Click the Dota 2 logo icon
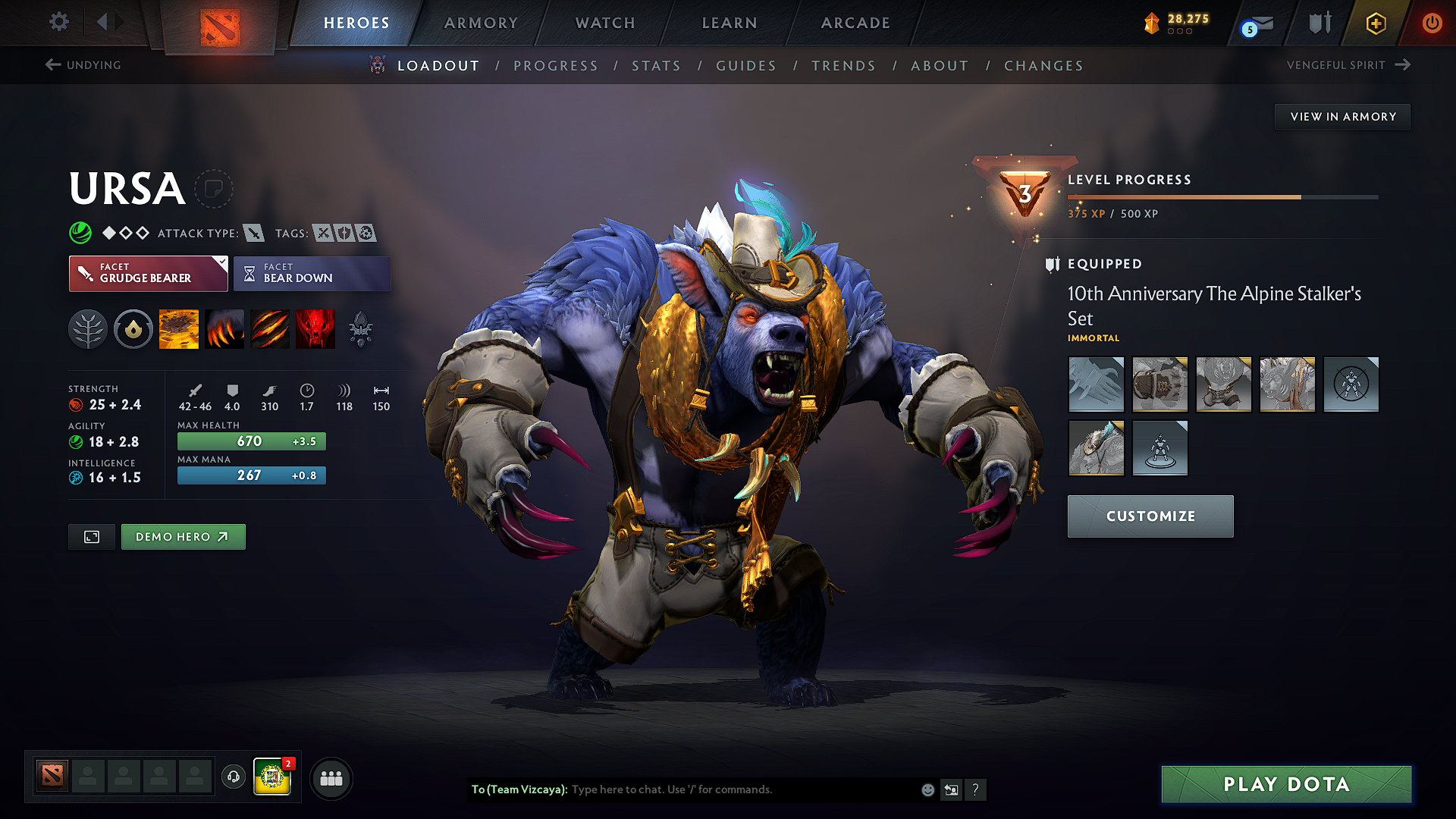 pos(221,24)
